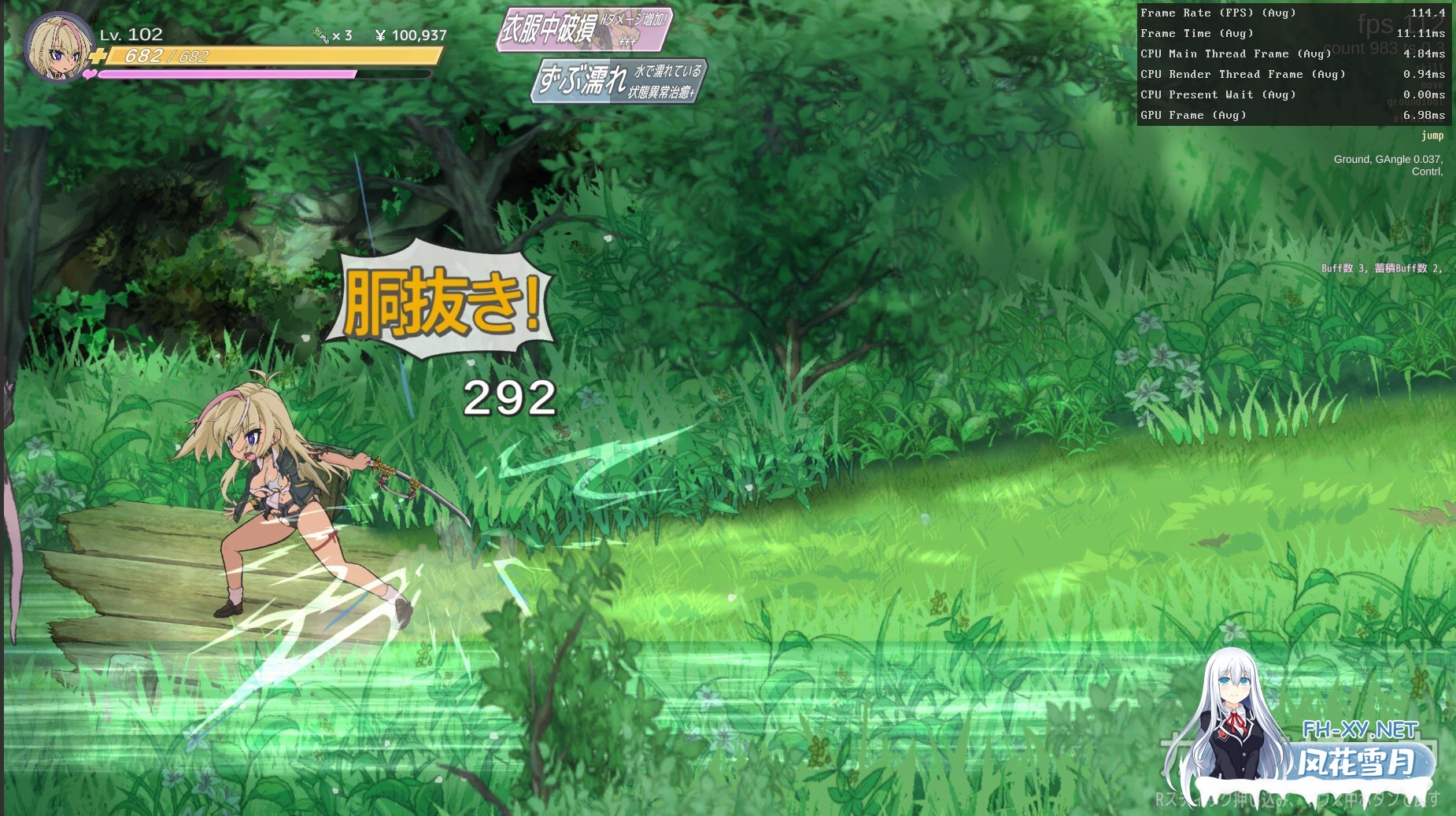Collapse the CPU Main Thread Frame row
This screenshot has width=1456, height=816.
[1236, 54]
